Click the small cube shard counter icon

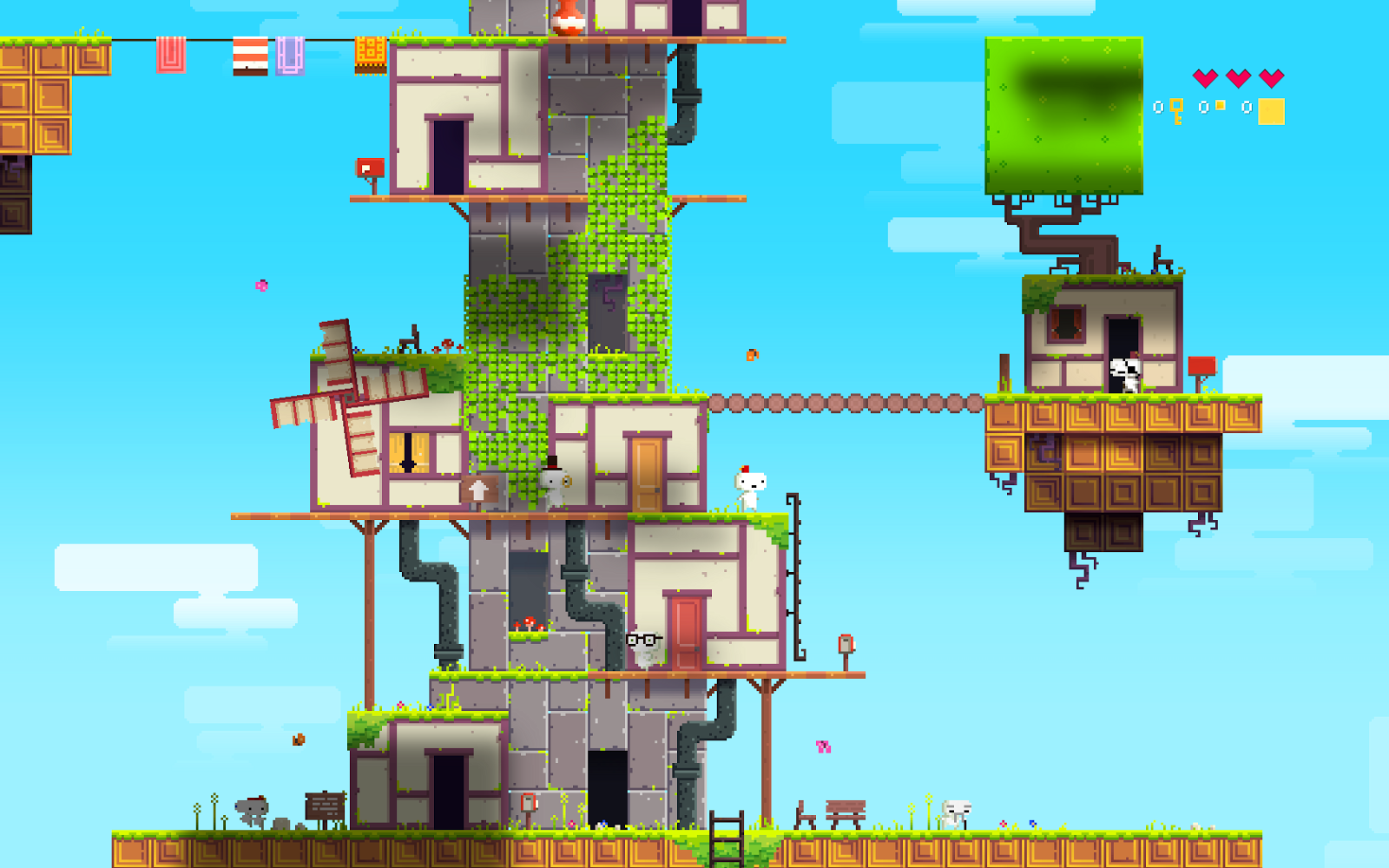(x=1220, y=106)
